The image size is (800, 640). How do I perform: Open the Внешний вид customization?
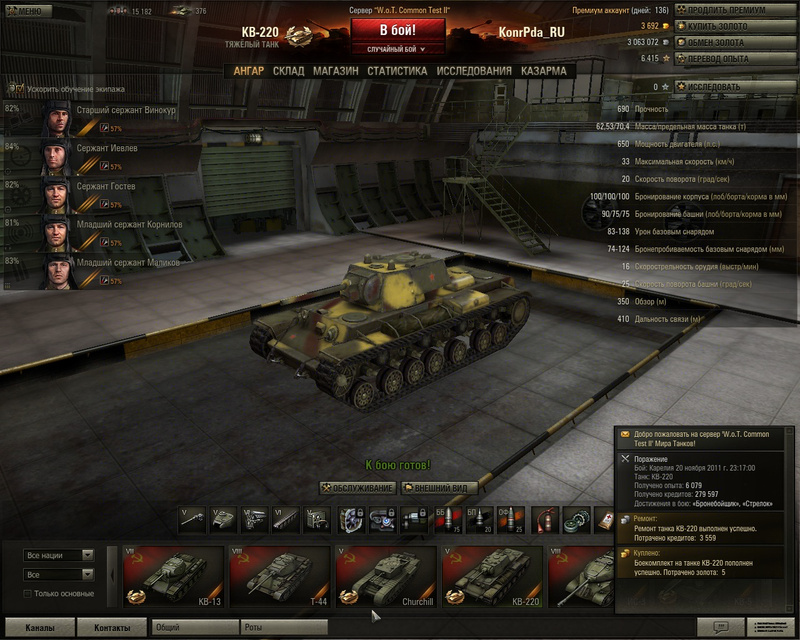[438, 487]
